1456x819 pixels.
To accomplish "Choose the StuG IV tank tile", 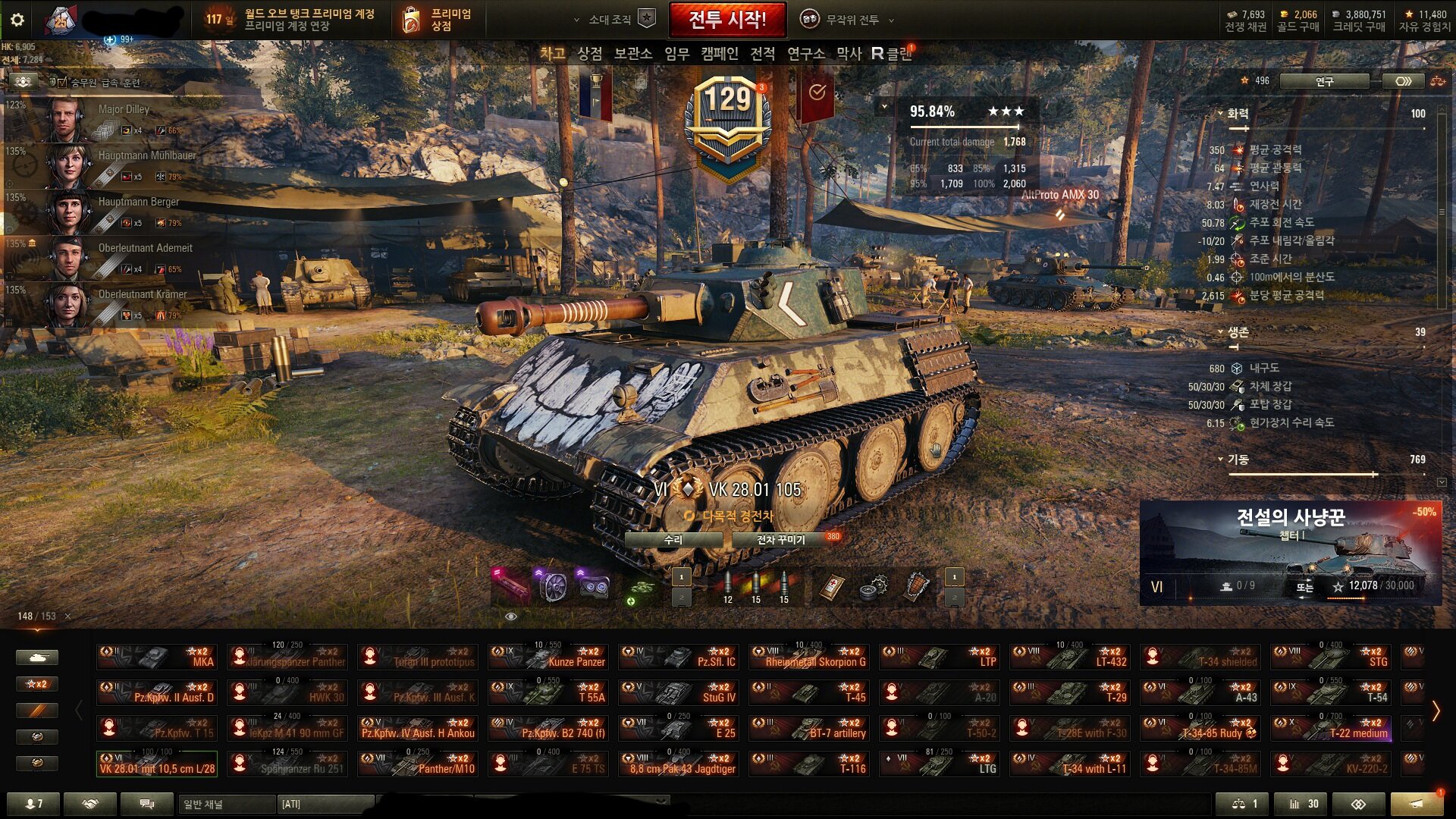I will [678, 693].
